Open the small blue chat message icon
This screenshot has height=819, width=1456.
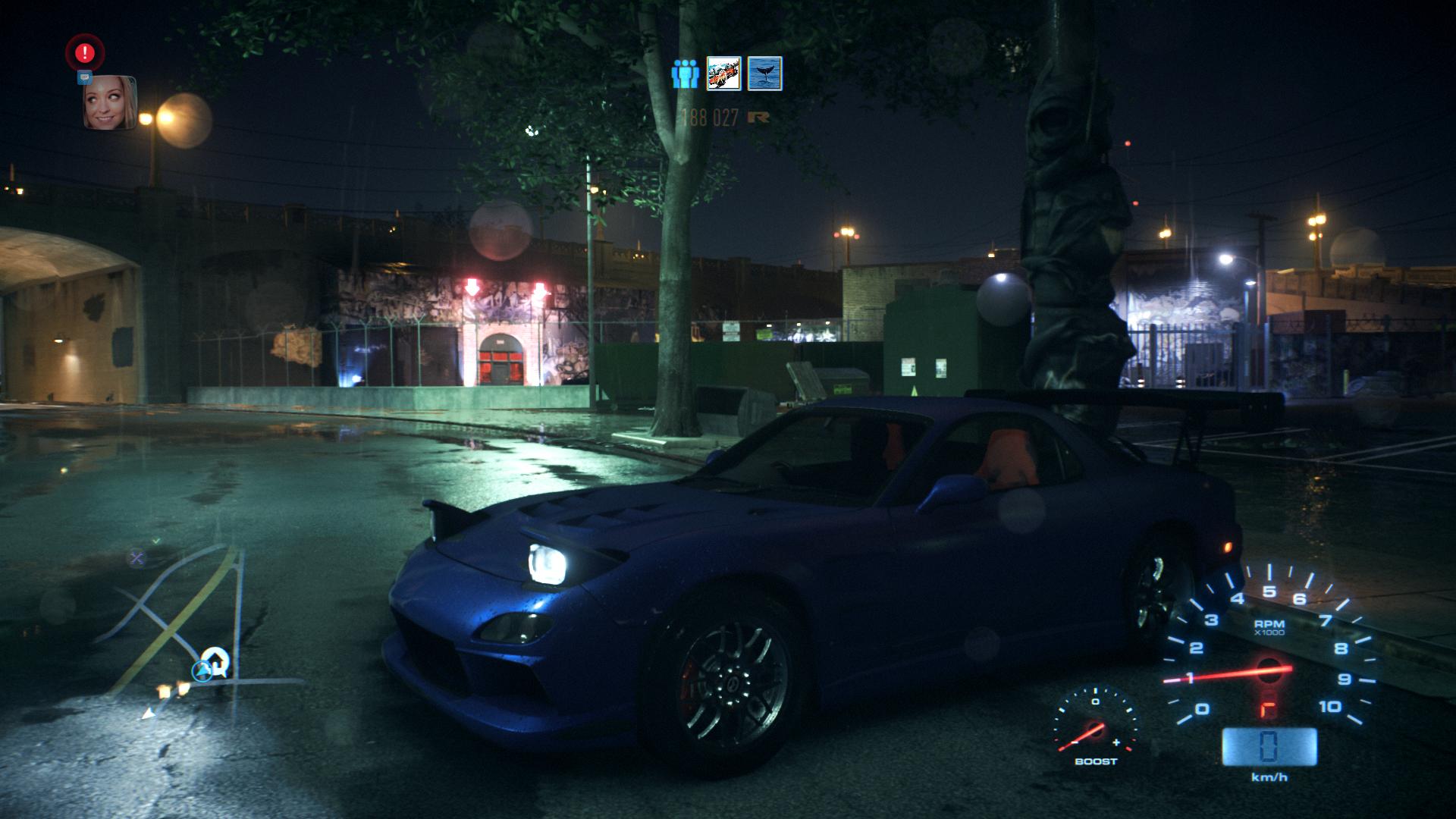pyautogui.click(x=84, y=77)
